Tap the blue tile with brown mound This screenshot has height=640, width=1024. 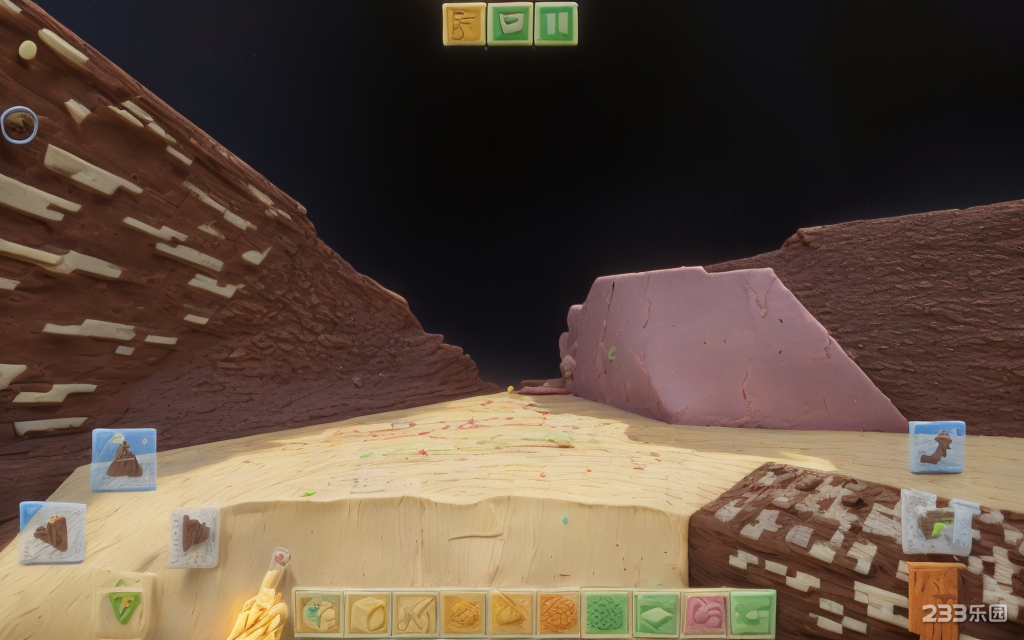pos(124,459)
